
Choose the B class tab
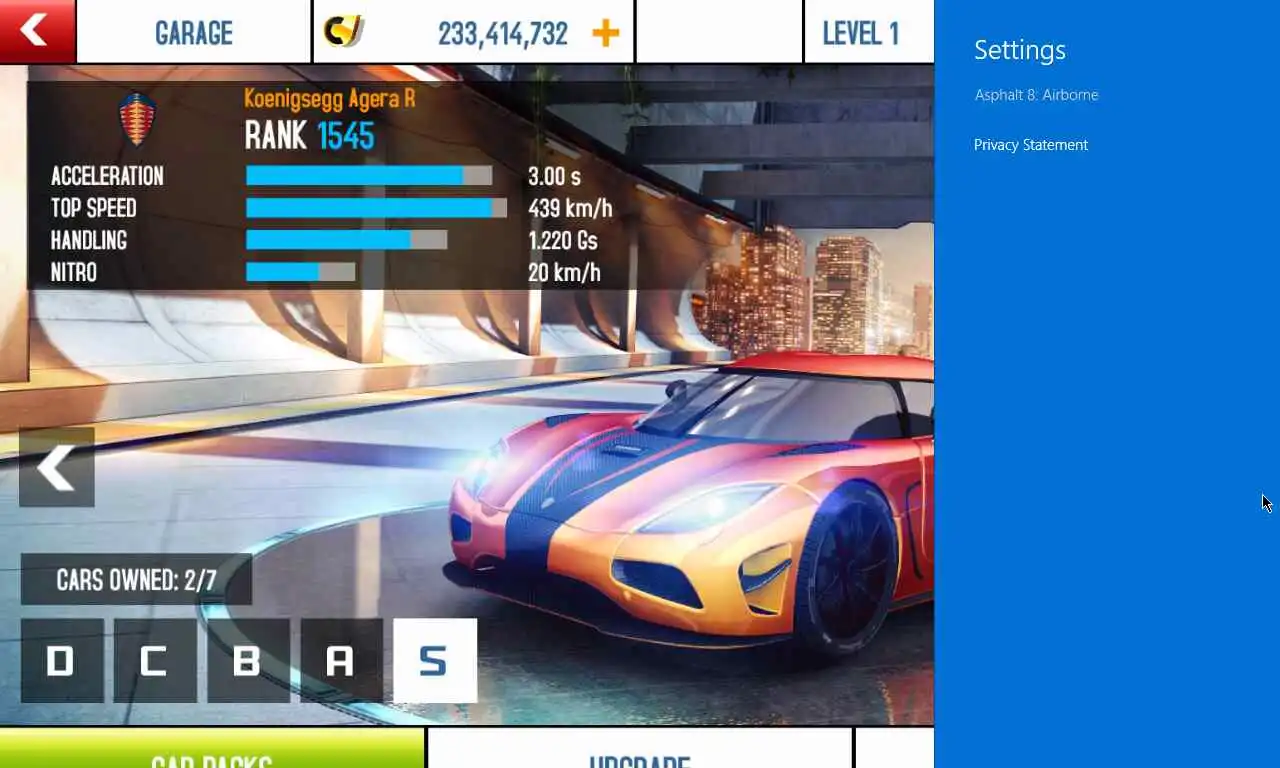248,661
